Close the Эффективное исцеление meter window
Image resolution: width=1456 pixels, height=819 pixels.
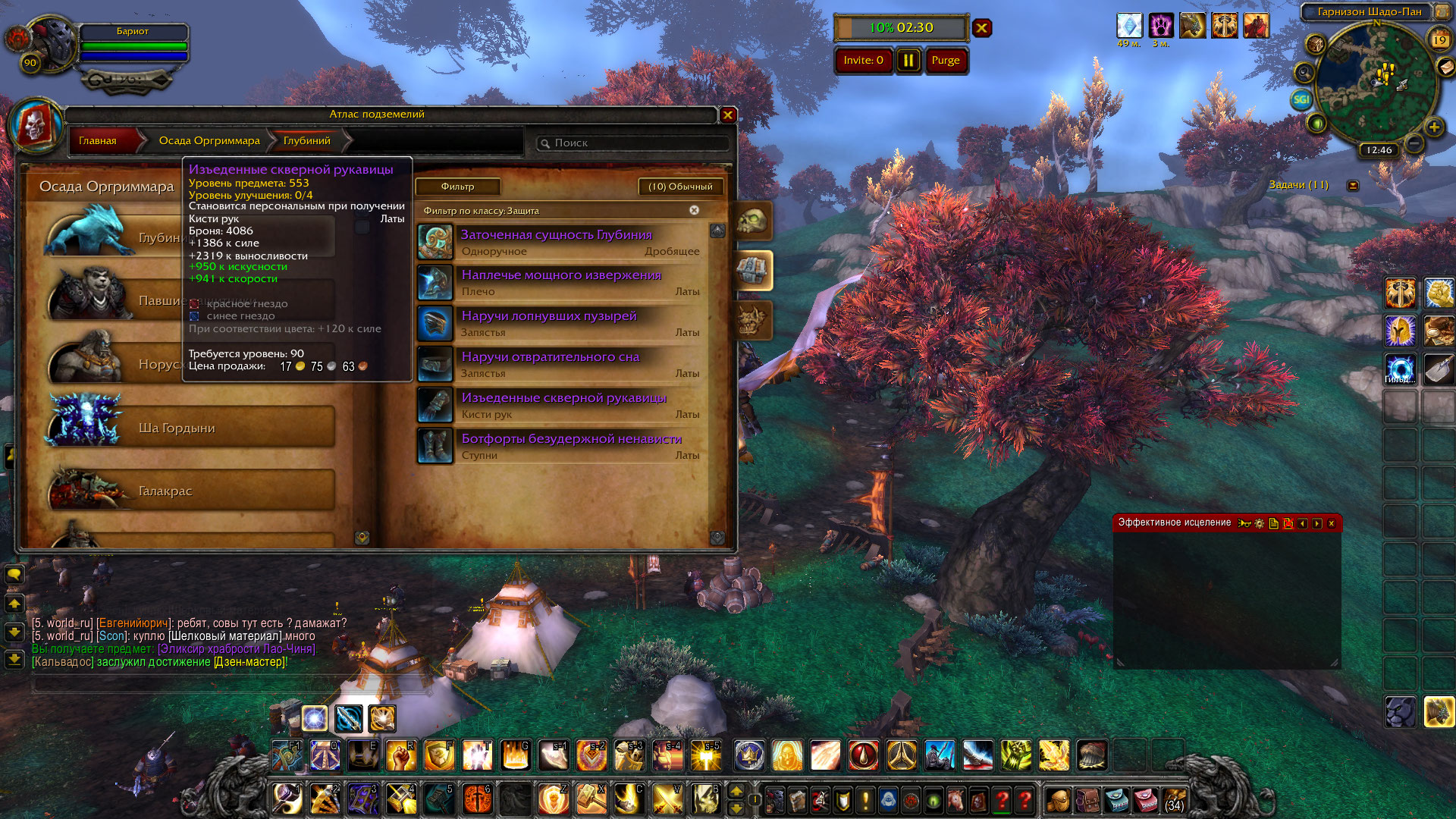click(x=1331, y=523)
